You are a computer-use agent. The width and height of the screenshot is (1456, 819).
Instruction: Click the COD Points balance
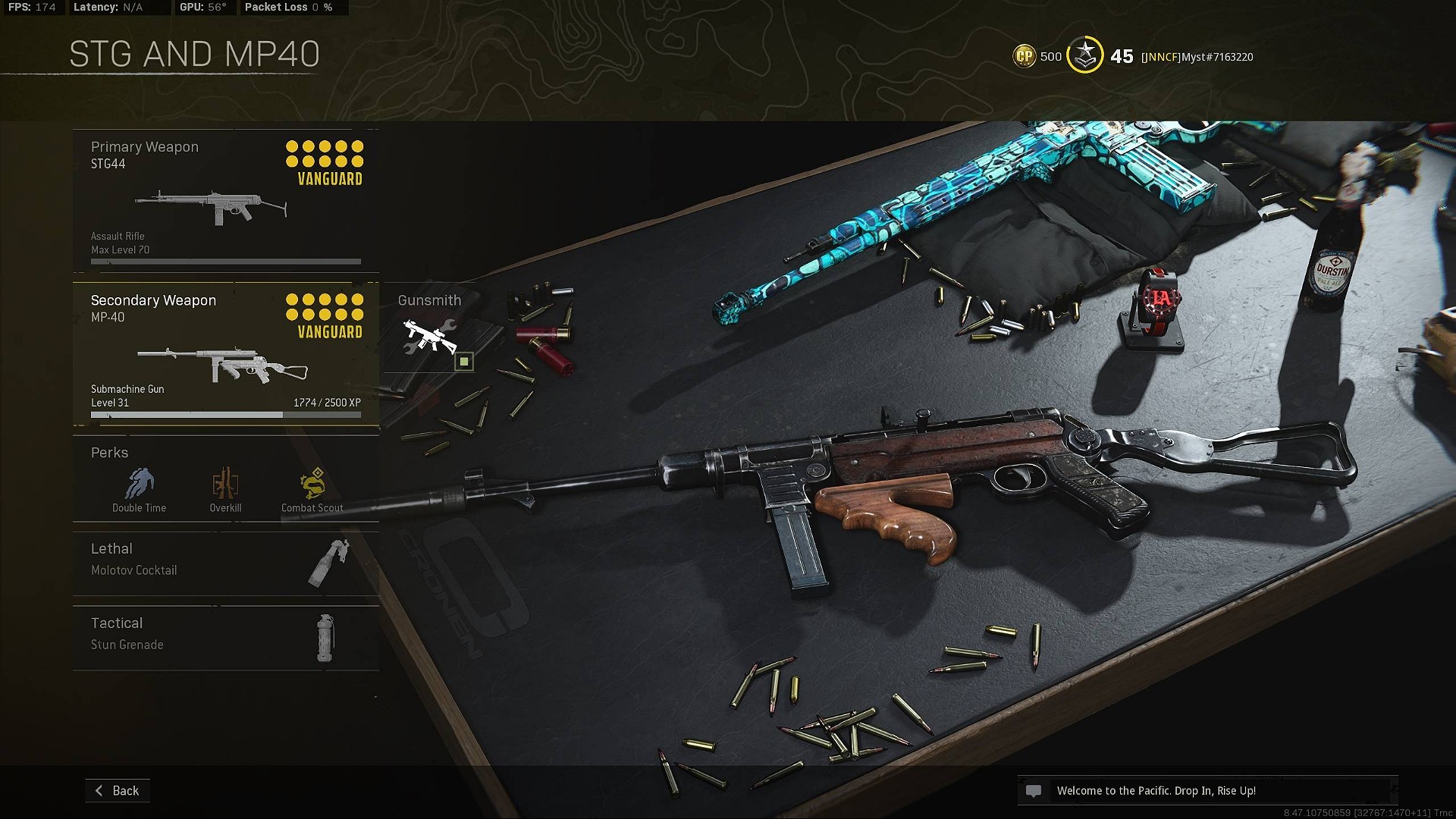click(x=1037, y=56)
